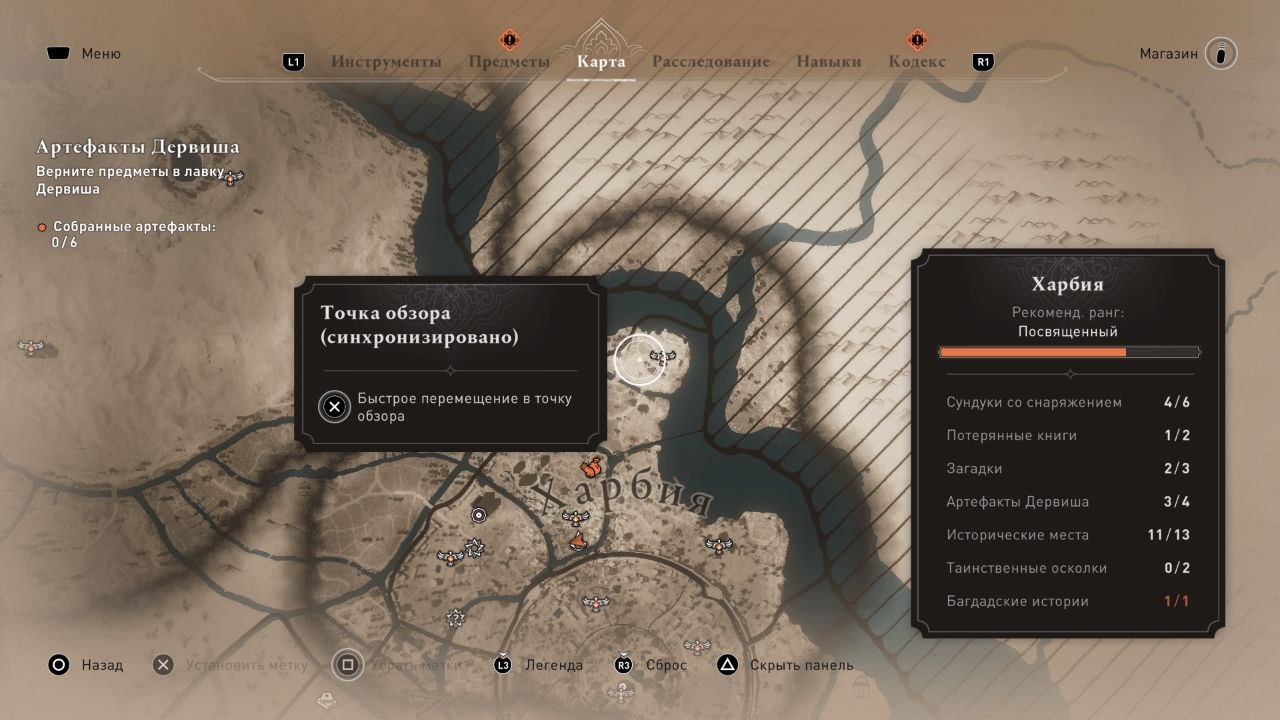The width and height of the screenshot is (1280, 720).
Task: Switch to the Кодекс tab
Action: coord(917,62)
